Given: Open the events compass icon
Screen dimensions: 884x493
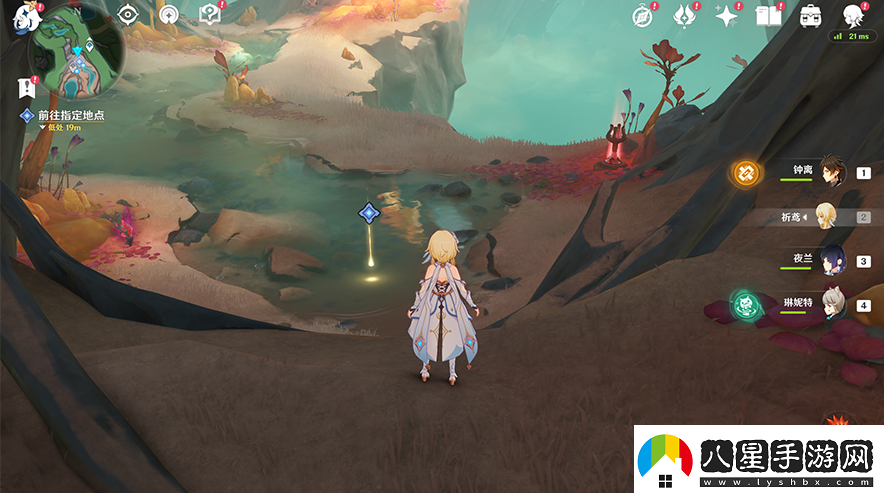Looking at the screenshot, I should point(643,15).
